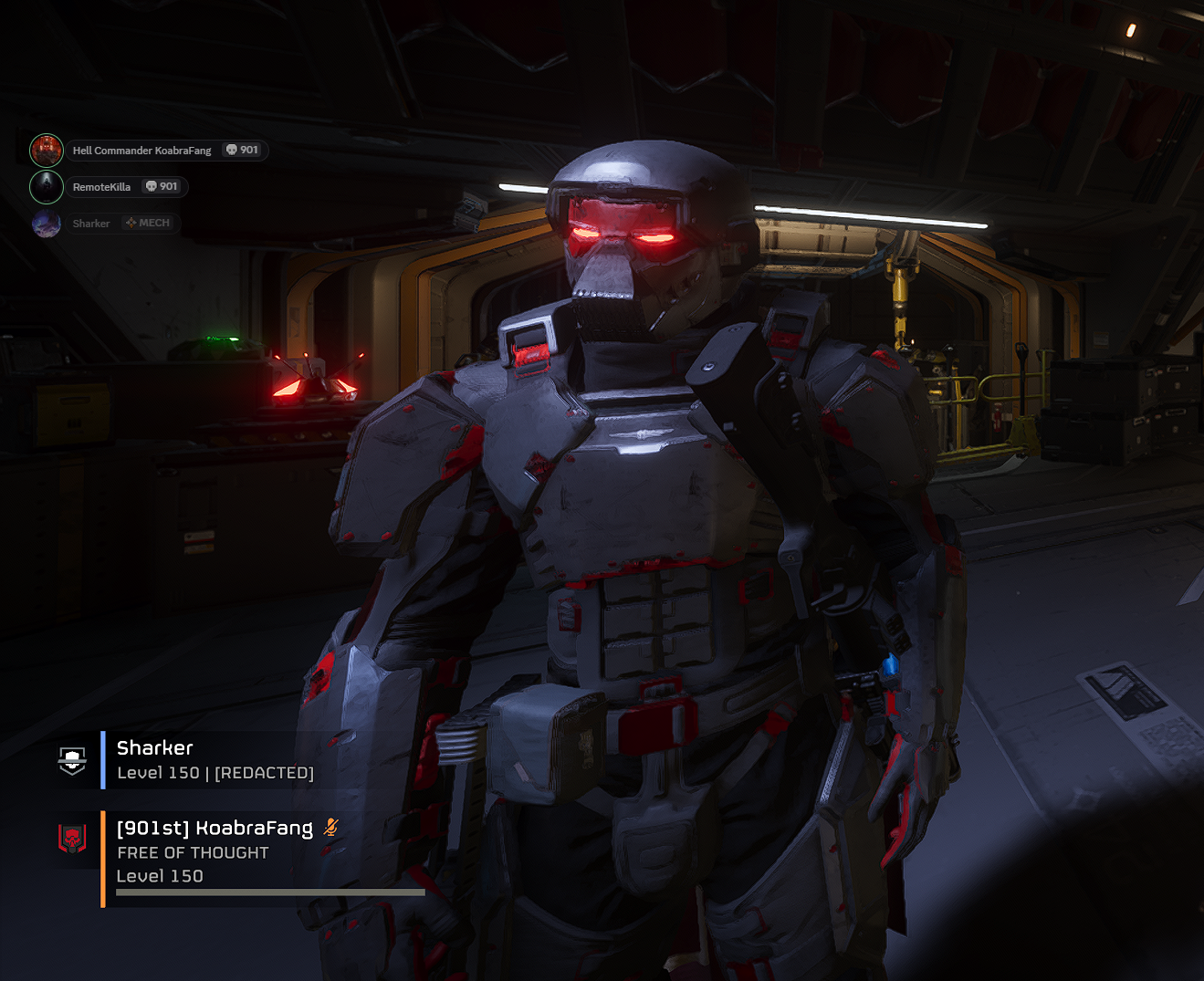Click the red skull emblem next to KoabraFang

click(72, 838)
